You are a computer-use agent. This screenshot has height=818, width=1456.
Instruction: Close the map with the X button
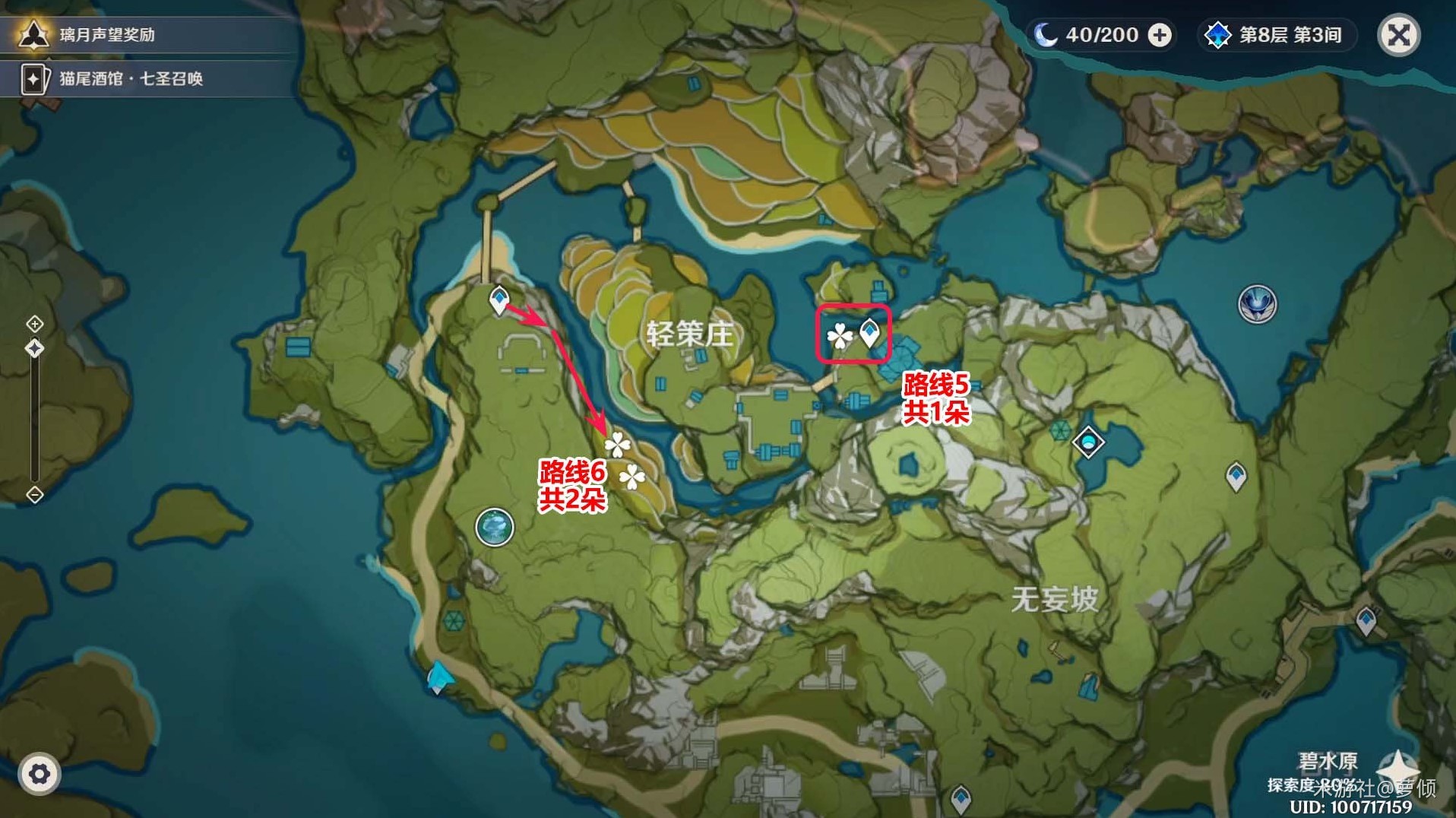(x=1399, y=35)
